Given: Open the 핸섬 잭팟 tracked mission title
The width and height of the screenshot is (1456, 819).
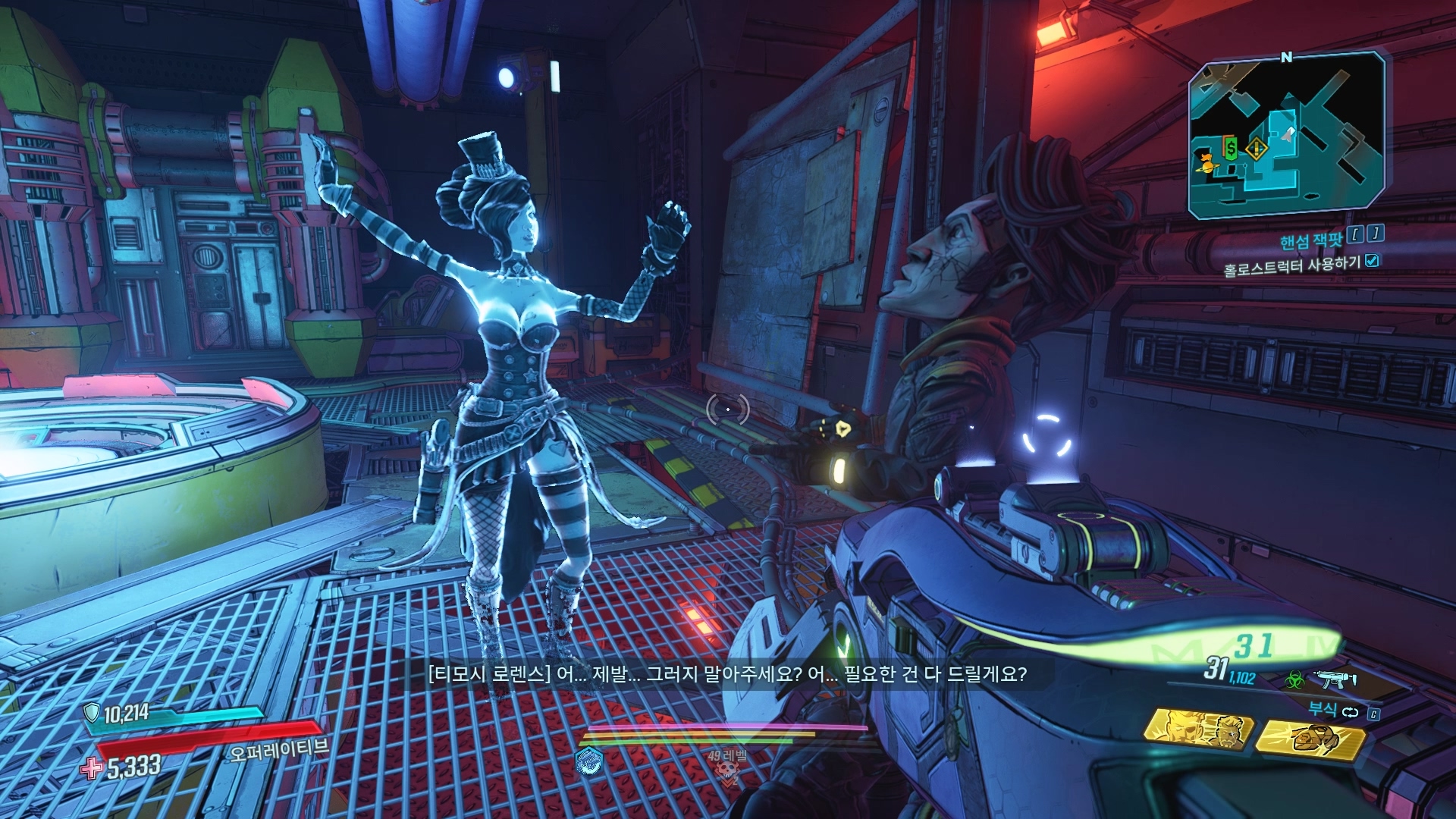Looking at the screenshot, I should point(1310,241).
